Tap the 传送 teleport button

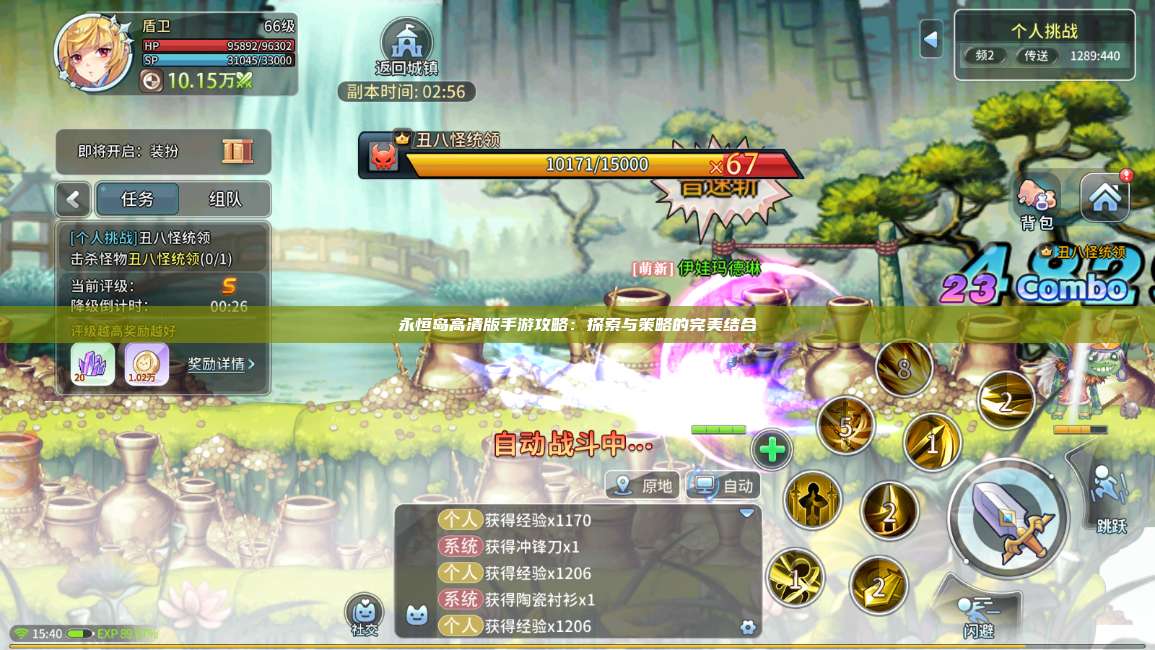click(x=1036, y=56)
